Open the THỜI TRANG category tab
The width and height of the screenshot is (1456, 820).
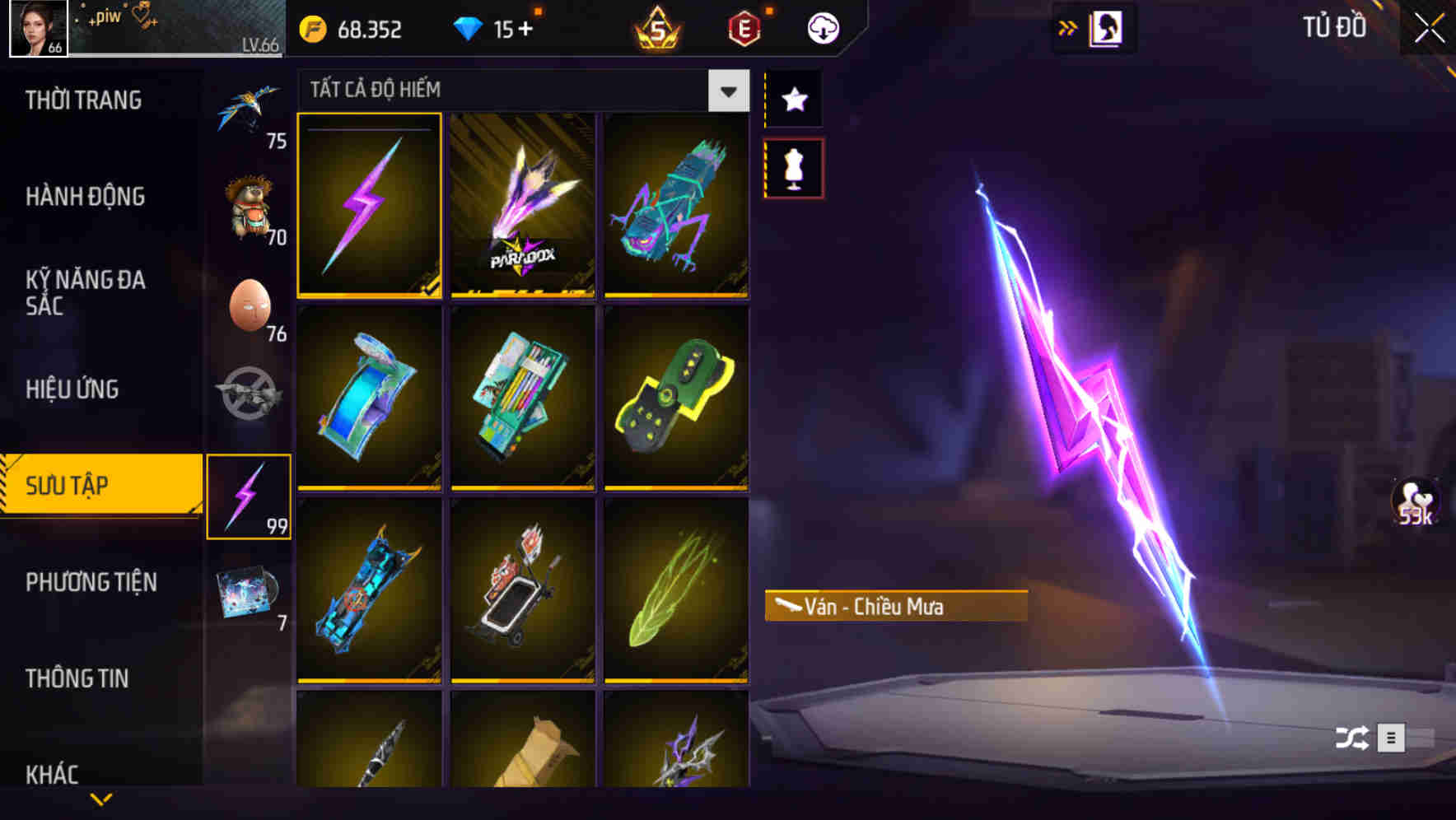click(x=82, y=100)
